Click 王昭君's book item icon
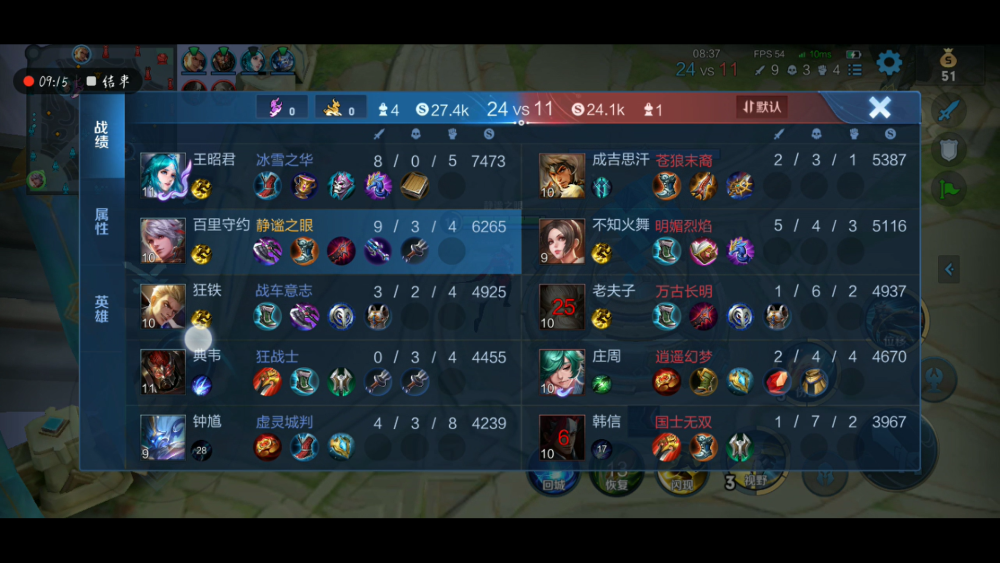 (x=414, y=185)
